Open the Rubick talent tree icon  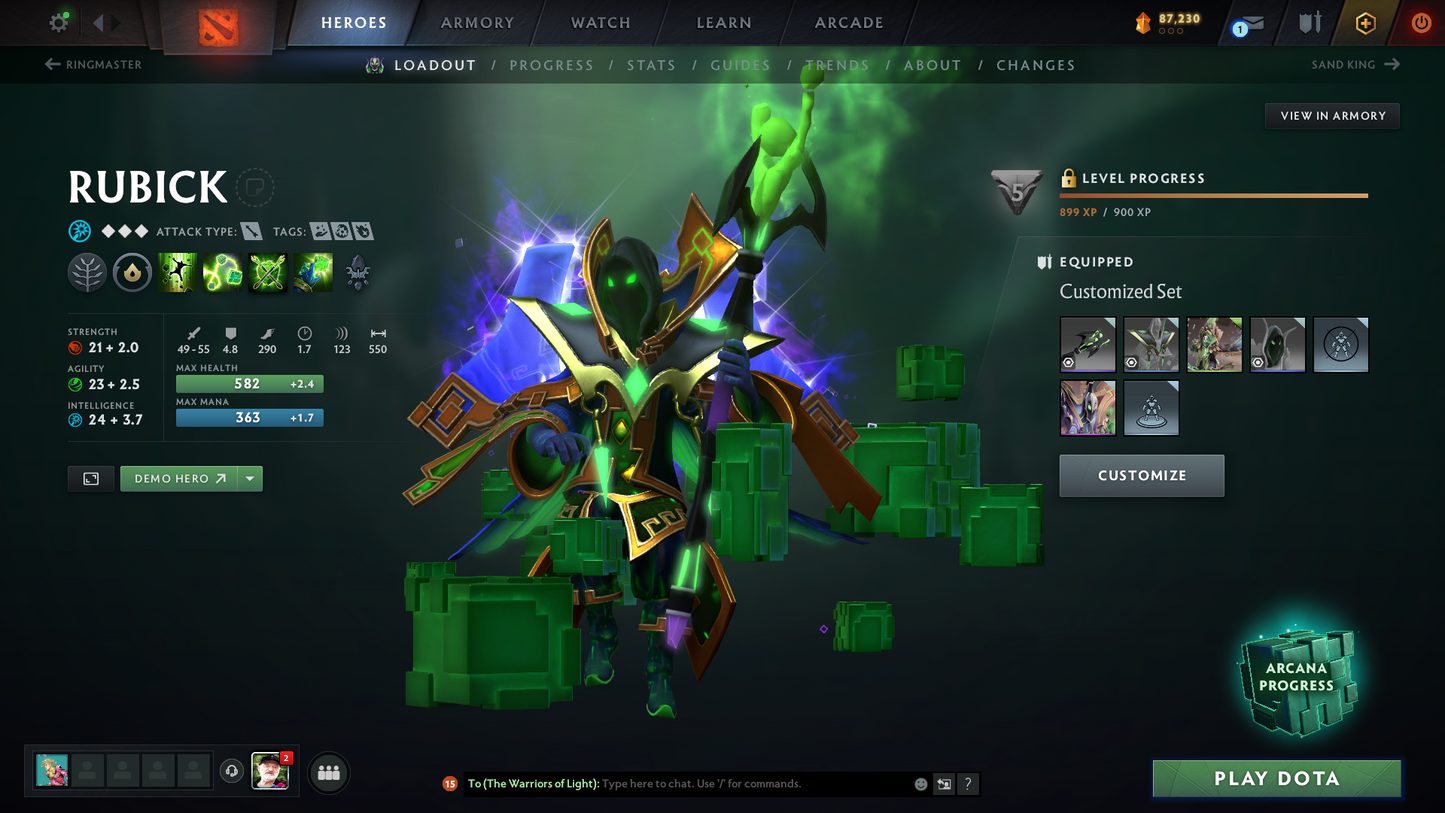pyautogui.click(x=87, y=271)
